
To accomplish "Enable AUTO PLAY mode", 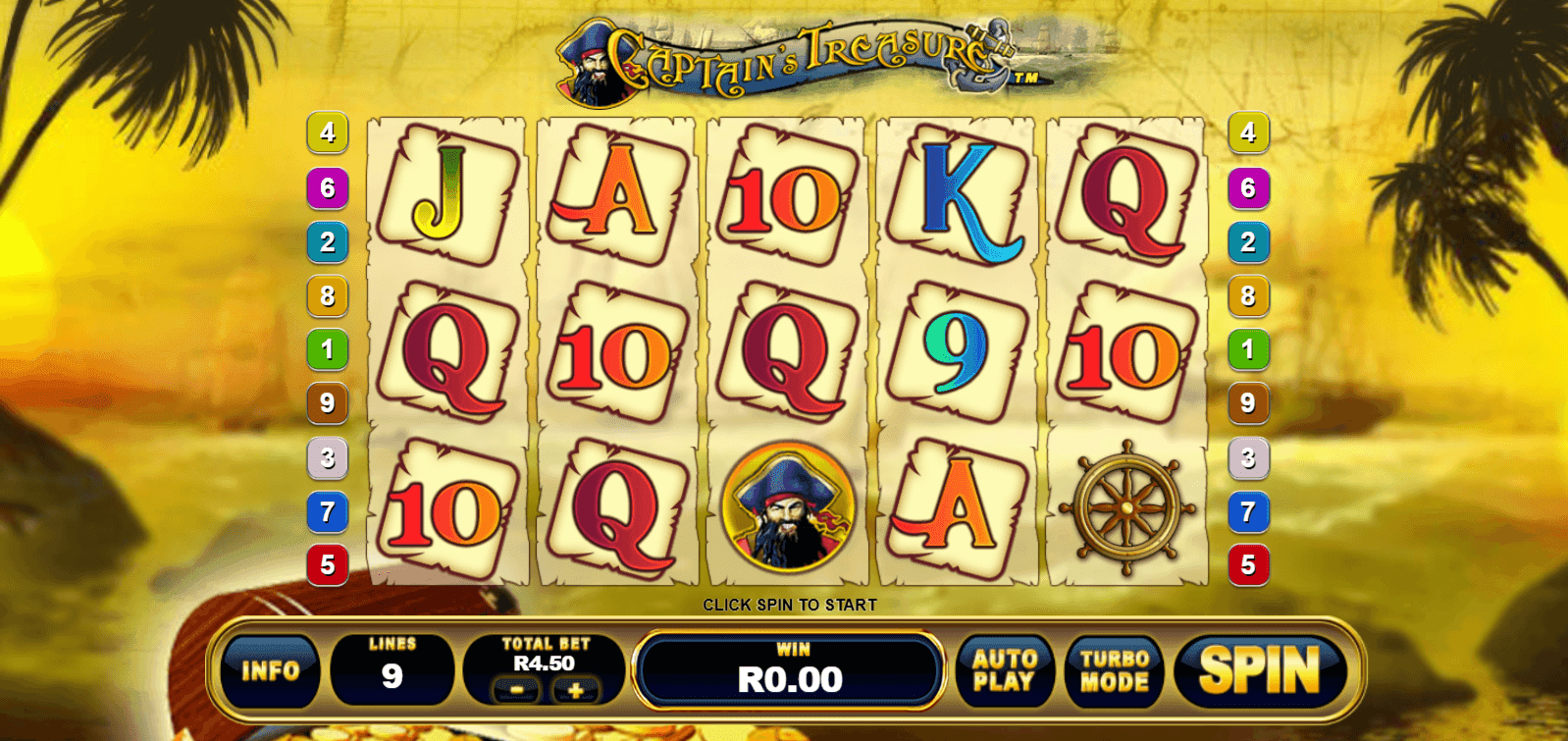I will [x=1005, y=668].
